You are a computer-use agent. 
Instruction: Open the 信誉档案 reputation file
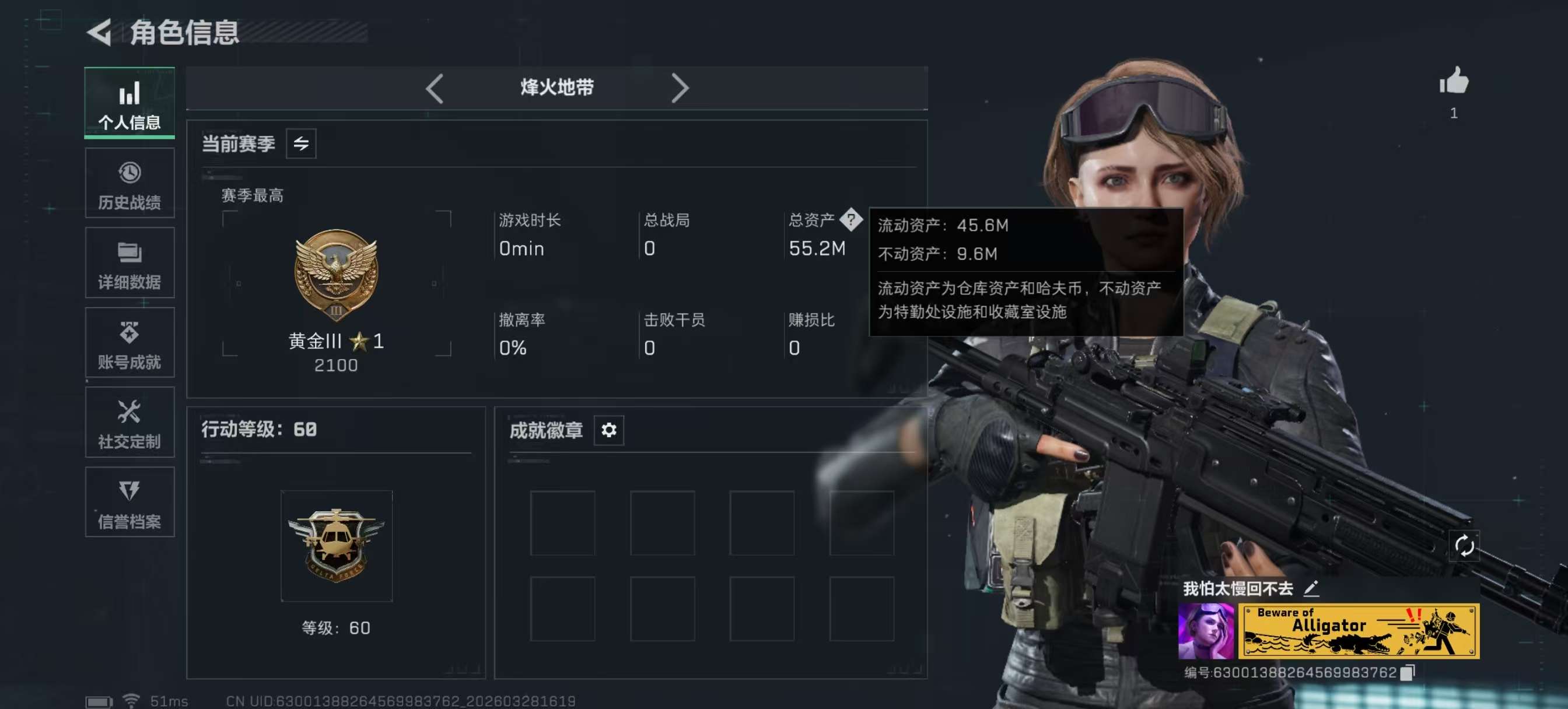tap(128, 503)
